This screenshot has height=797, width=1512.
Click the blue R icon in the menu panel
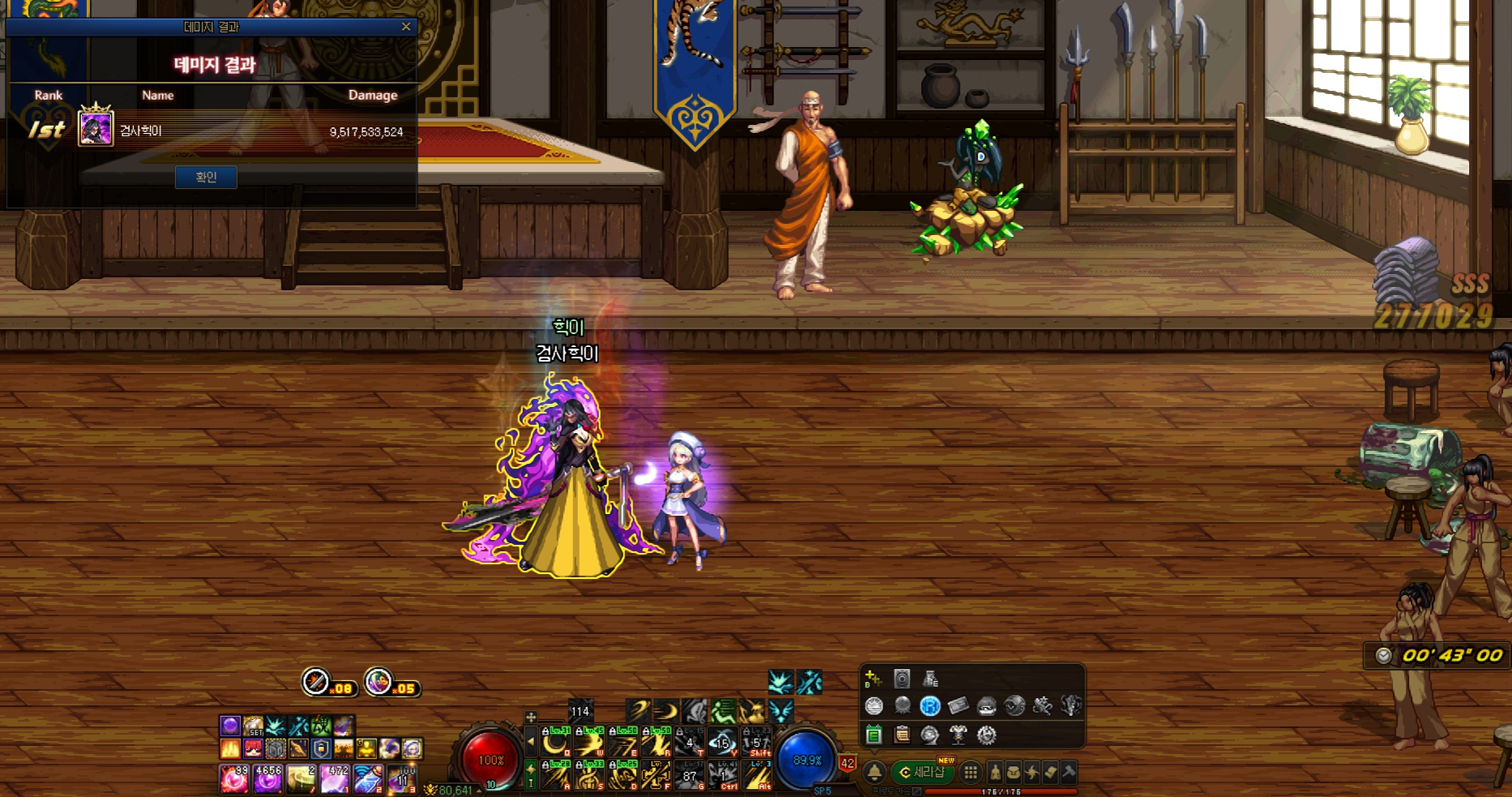(x=930, y=706)
